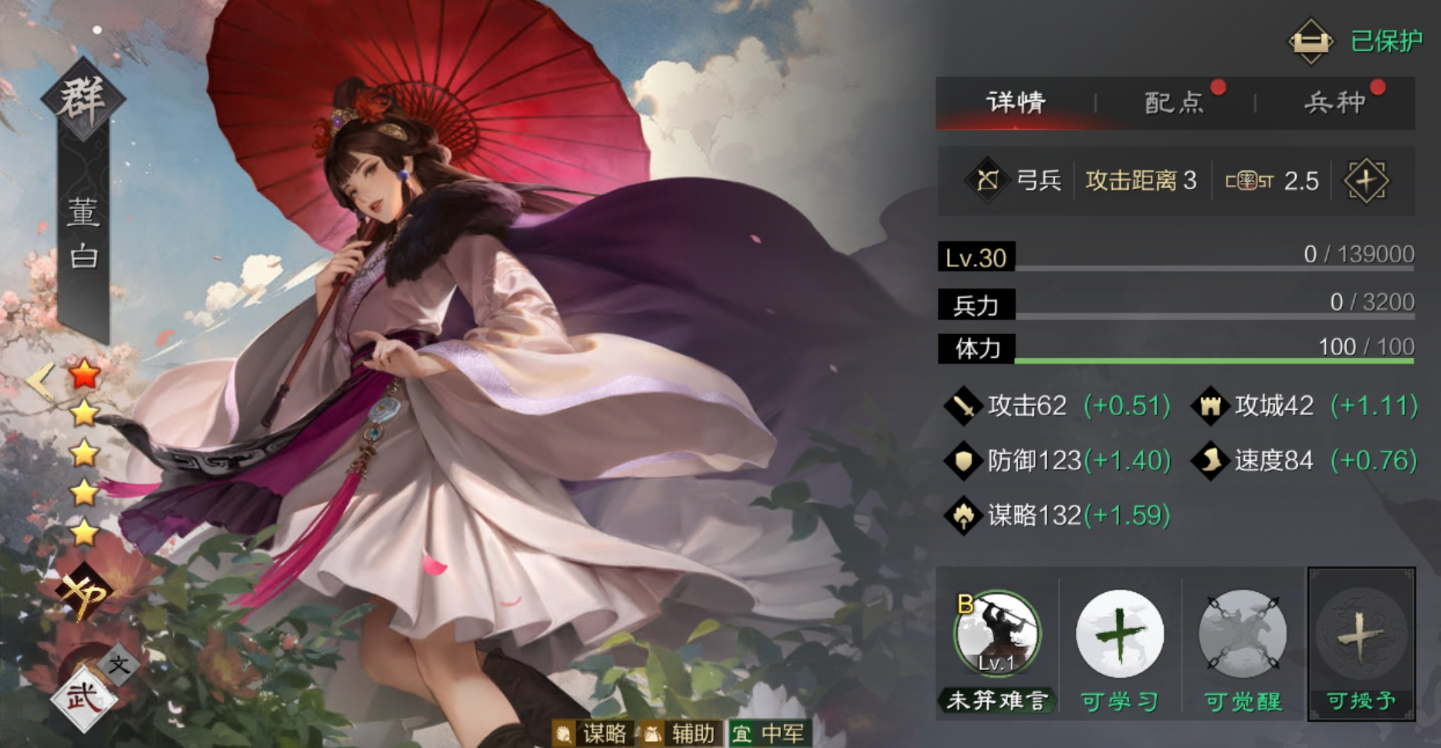Viewport: 1441px width, 748px height.
Task: Click the 群 faction emblem
Action: [82, 100]
